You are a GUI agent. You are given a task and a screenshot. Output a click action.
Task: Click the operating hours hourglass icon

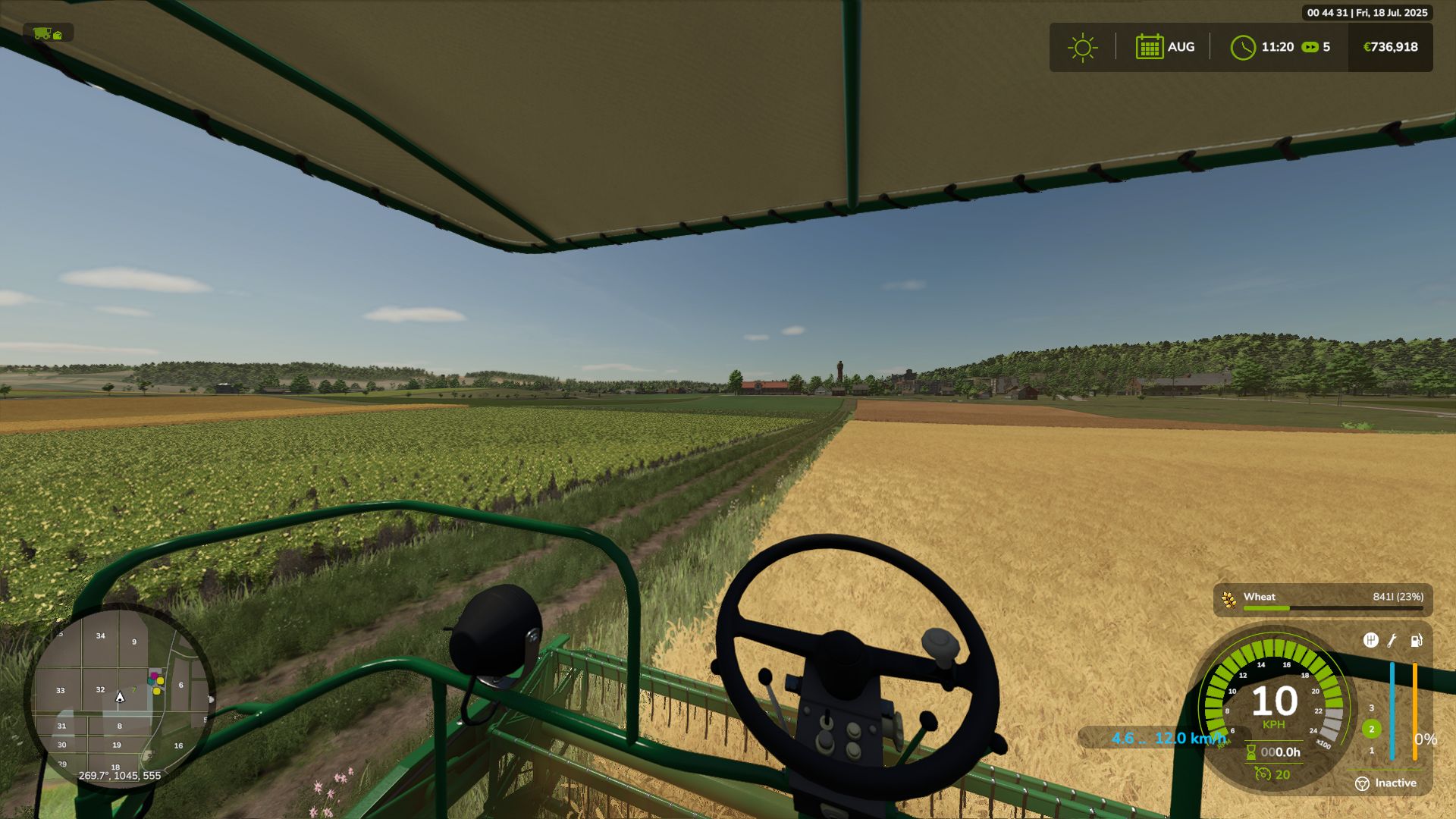[1251, 752]
